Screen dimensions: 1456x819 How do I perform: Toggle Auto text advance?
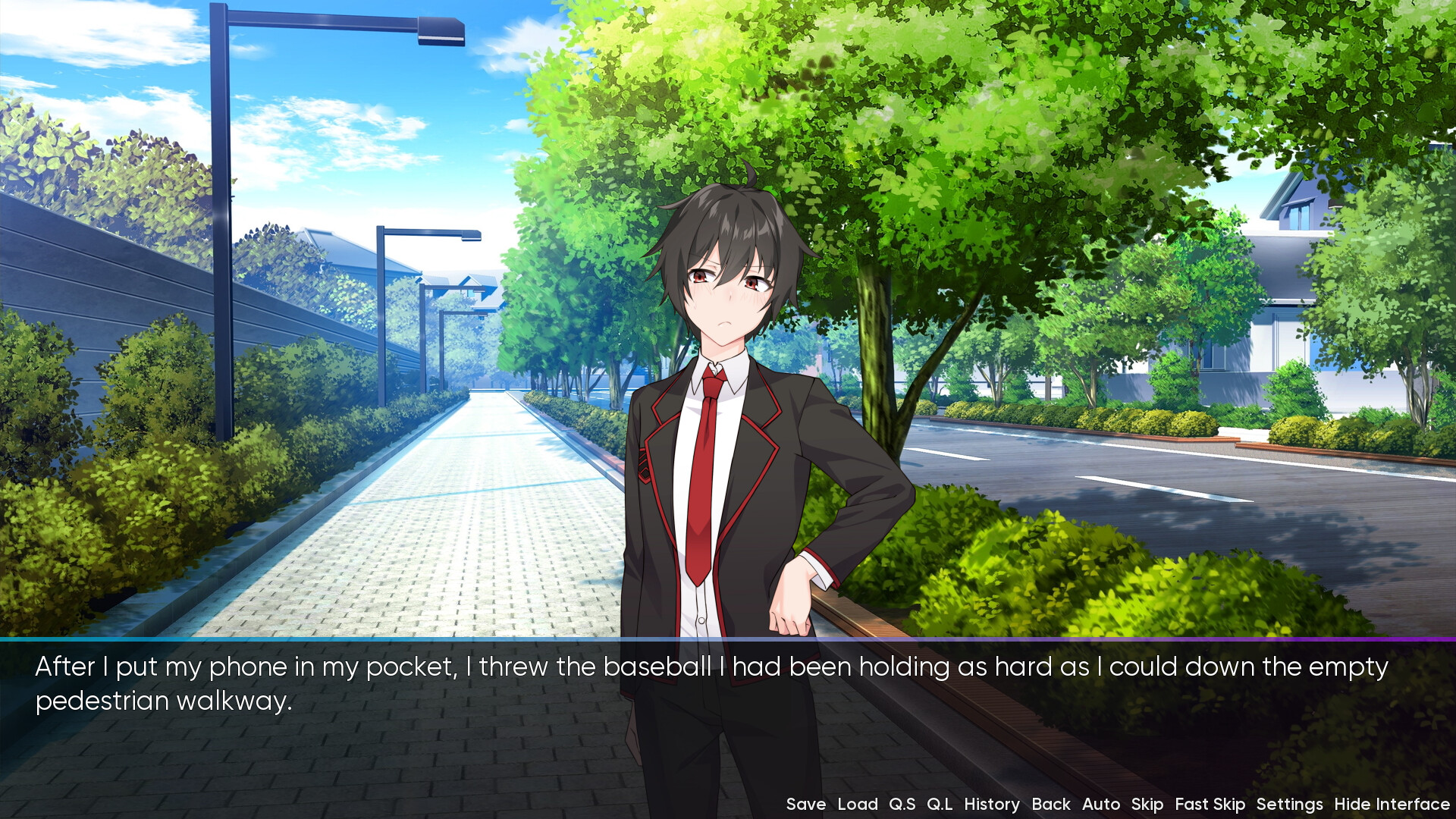coord(1100,805)
